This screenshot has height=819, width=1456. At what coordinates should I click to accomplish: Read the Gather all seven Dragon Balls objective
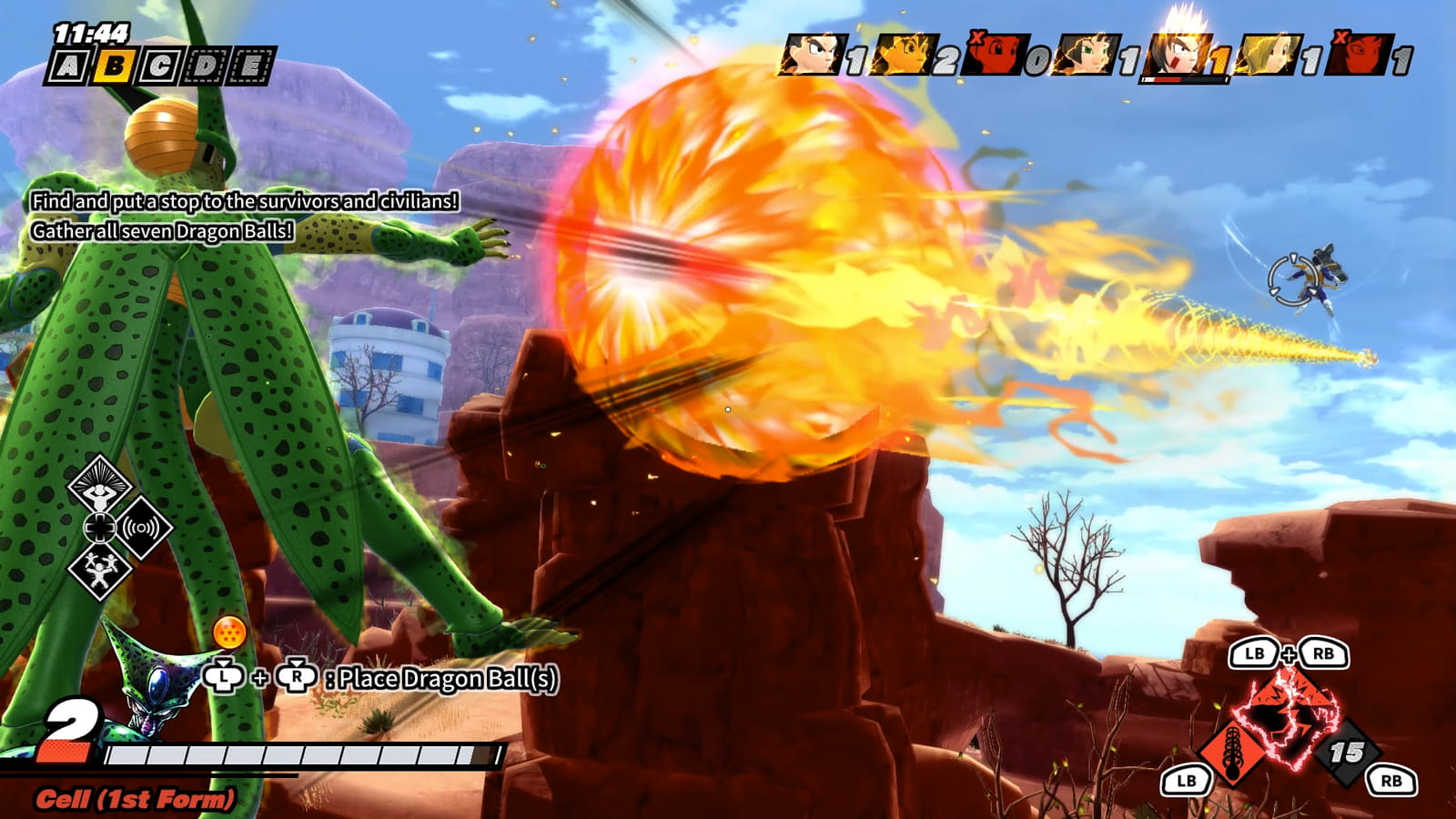(162, 231)
